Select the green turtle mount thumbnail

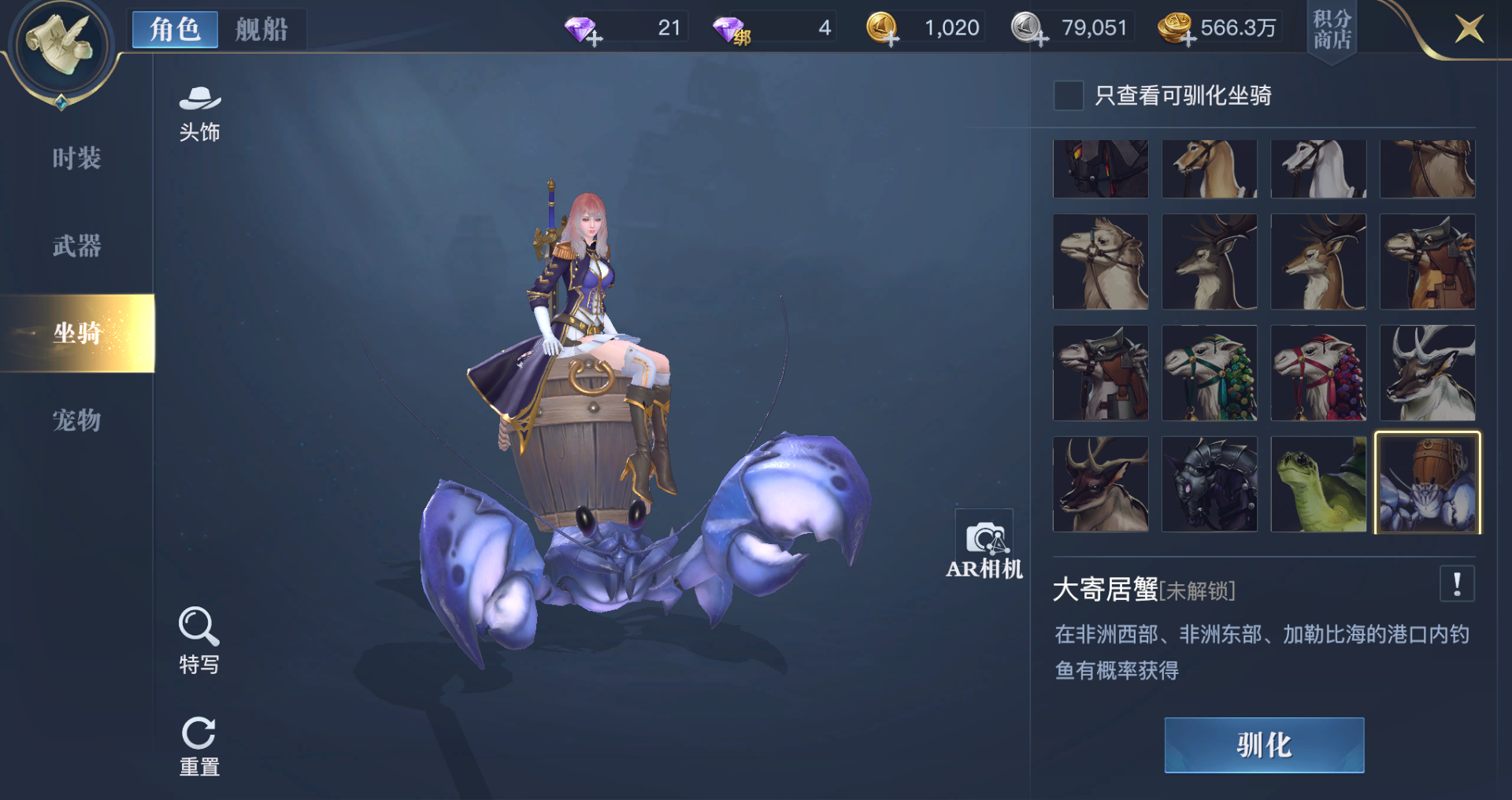1318,483
